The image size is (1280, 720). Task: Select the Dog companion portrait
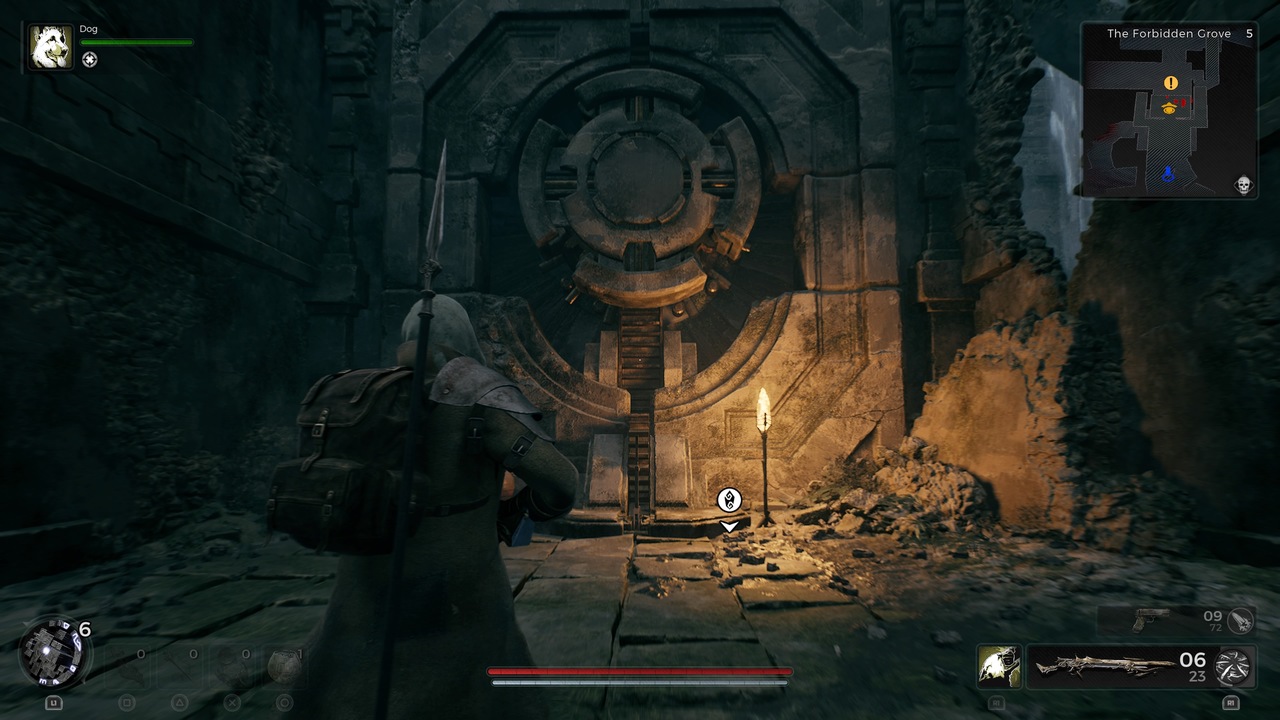[49, 44]
